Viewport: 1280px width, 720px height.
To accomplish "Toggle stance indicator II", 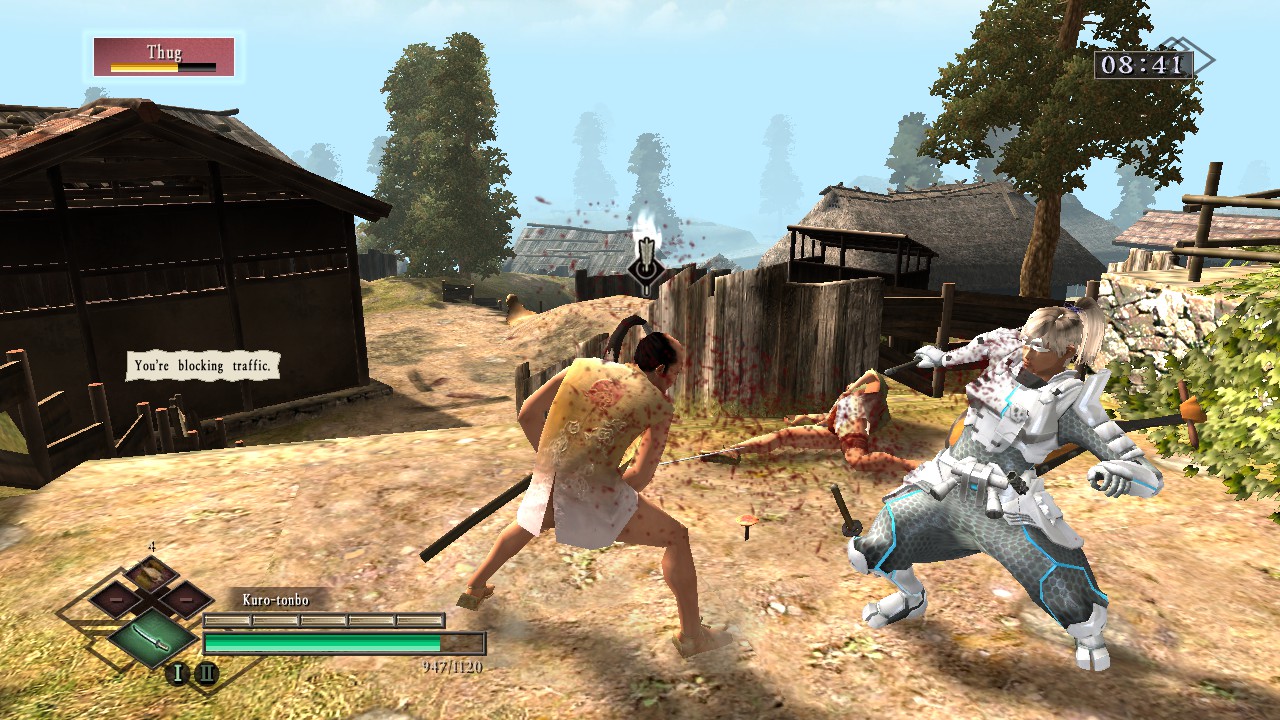I will [x=208, y=670].
